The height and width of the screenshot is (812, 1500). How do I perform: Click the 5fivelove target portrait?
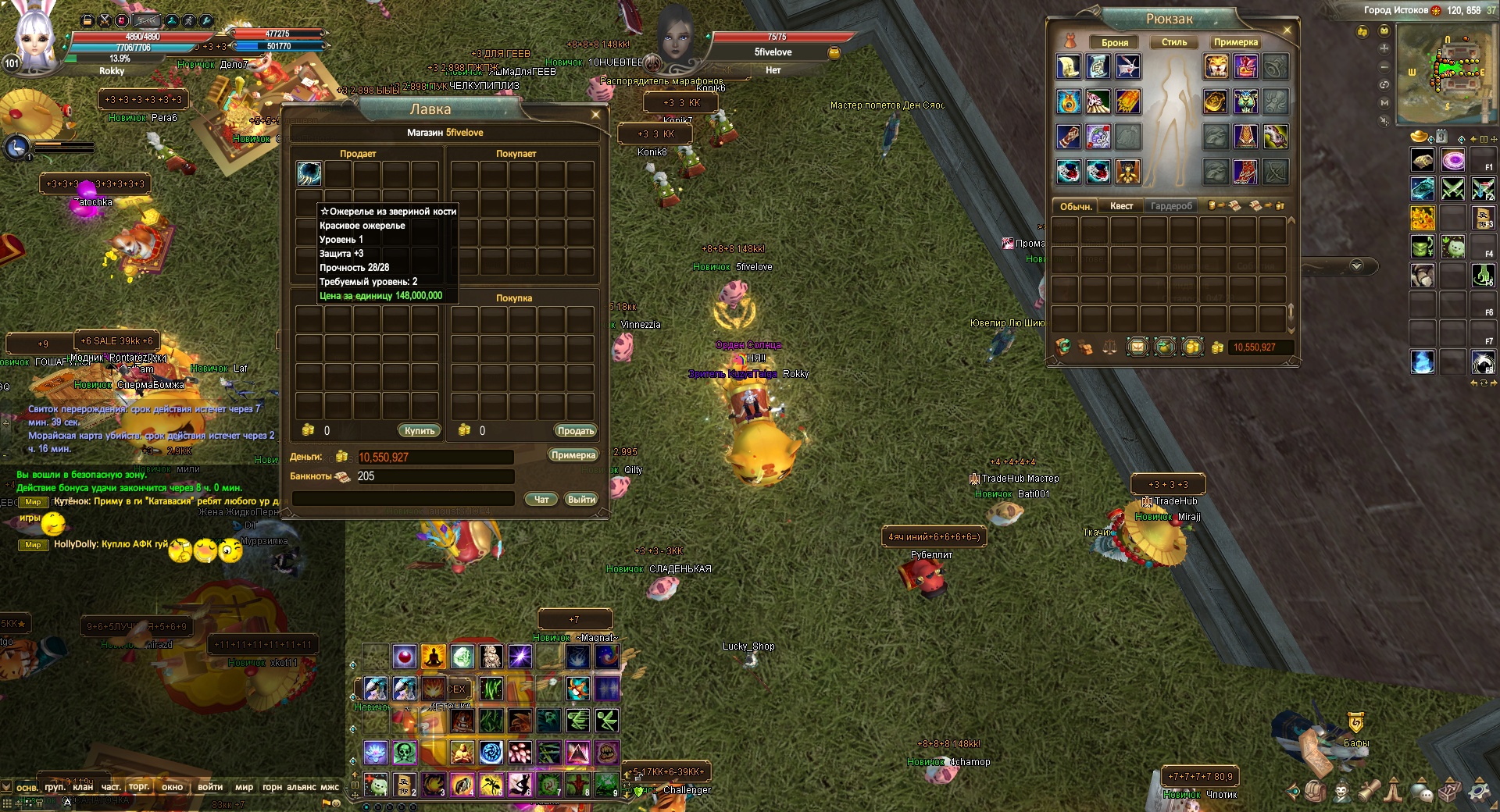[676, 35]
